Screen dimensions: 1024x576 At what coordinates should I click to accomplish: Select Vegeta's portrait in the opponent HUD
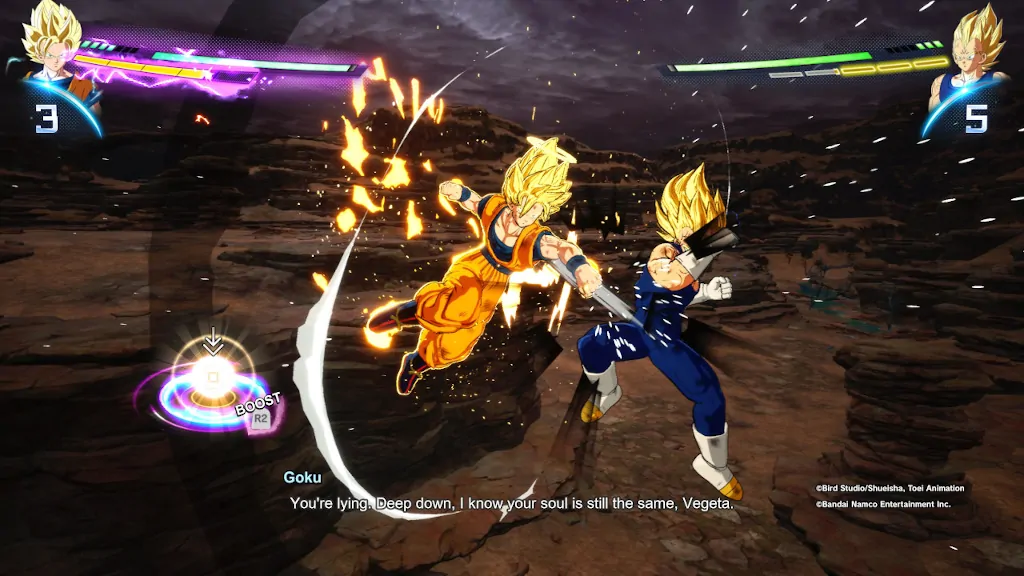pyautogui.click(x=971, y=48)
